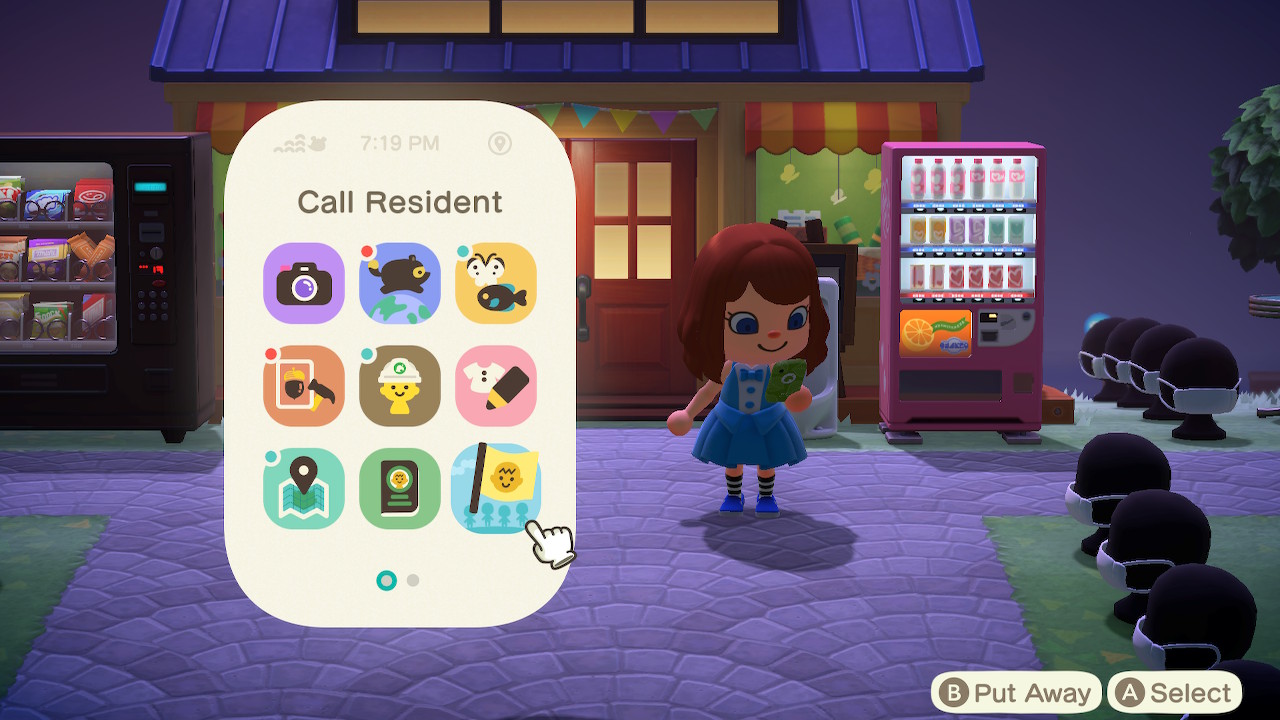Select the first page indicator dot
This screenshot has height=720, width=1280.
(x=386, y=578)
